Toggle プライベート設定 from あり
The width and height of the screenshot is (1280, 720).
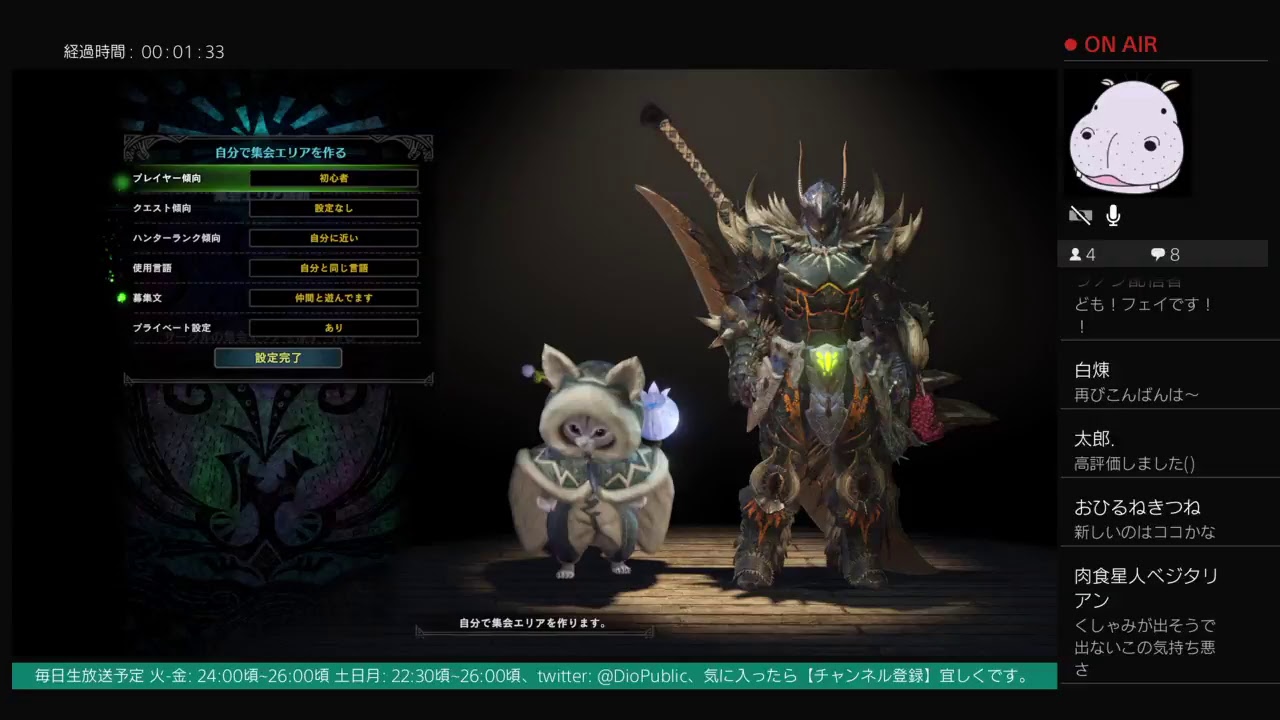point(332,328)
